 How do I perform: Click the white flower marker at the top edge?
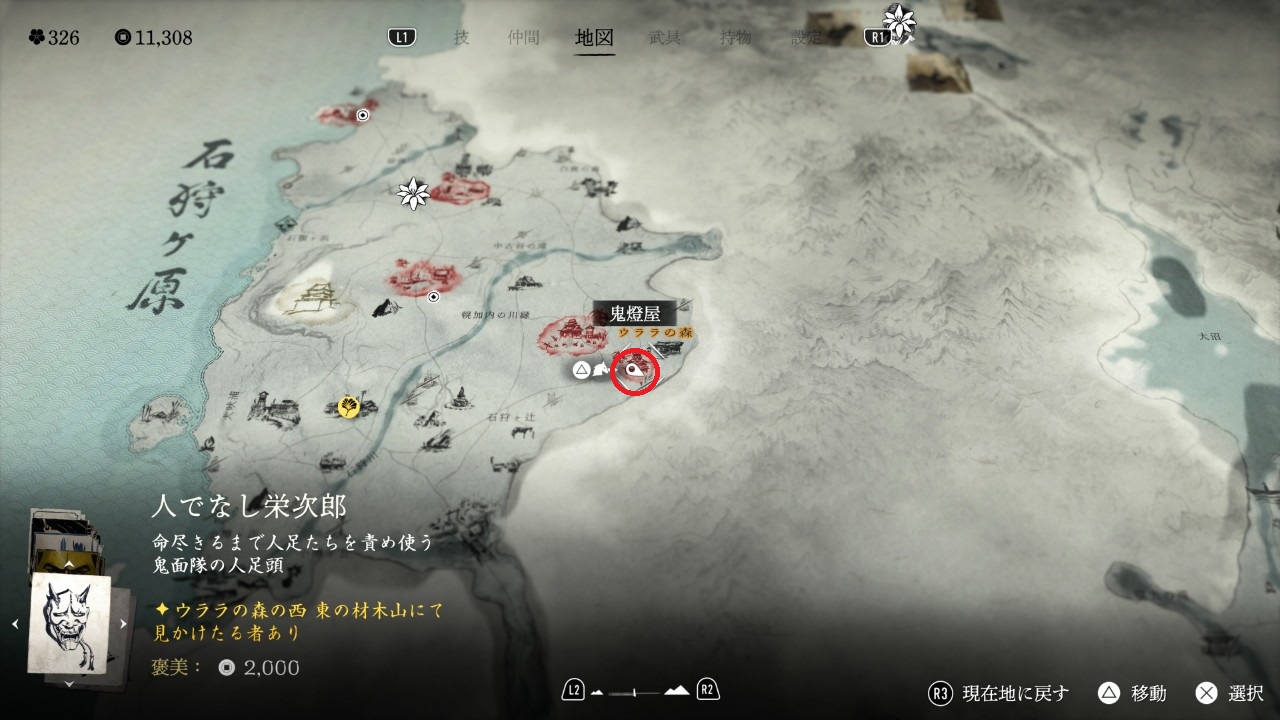tap(900, 21)
